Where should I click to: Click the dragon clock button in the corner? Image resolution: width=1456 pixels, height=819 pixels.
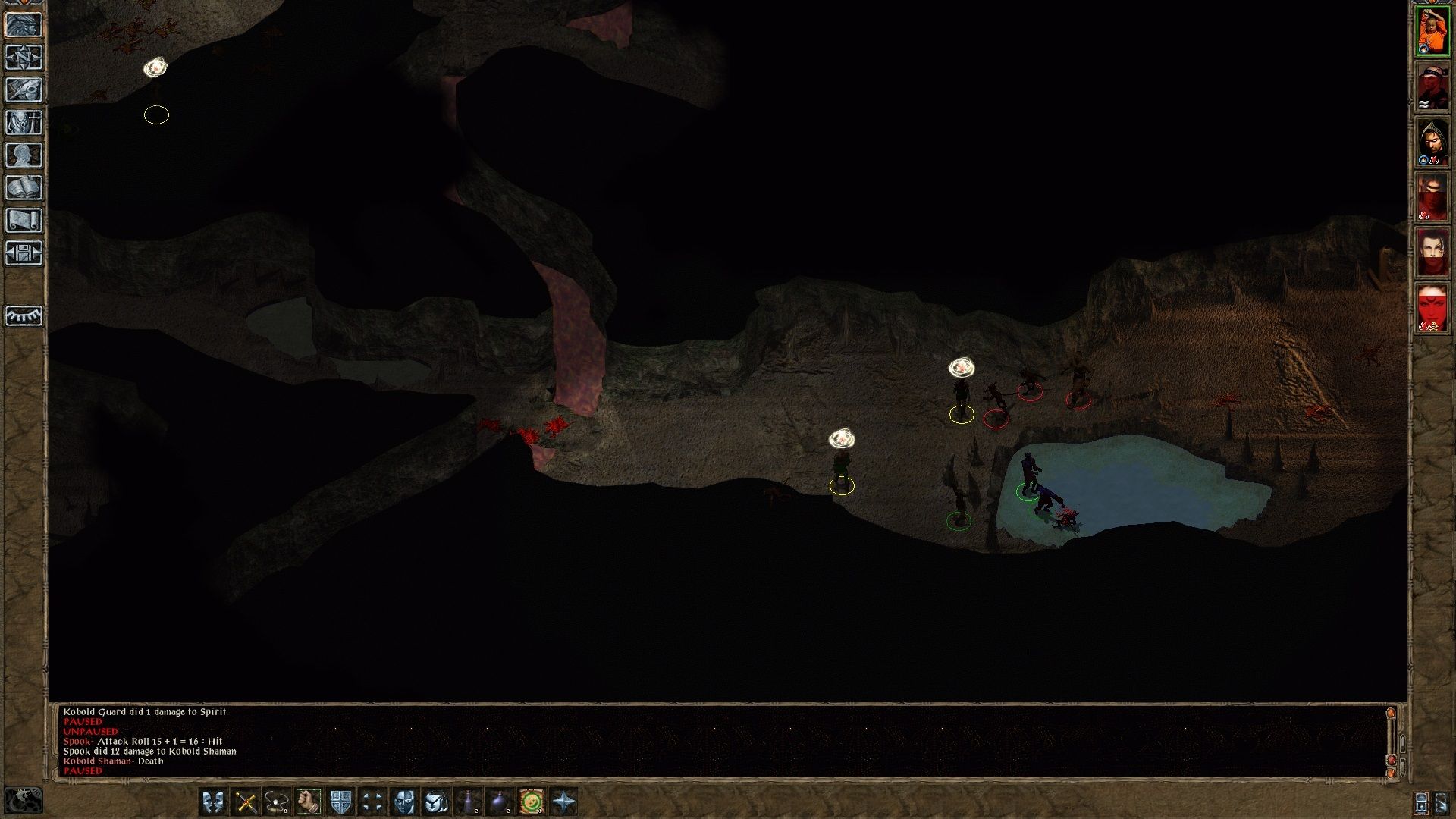tap(23, 802)
